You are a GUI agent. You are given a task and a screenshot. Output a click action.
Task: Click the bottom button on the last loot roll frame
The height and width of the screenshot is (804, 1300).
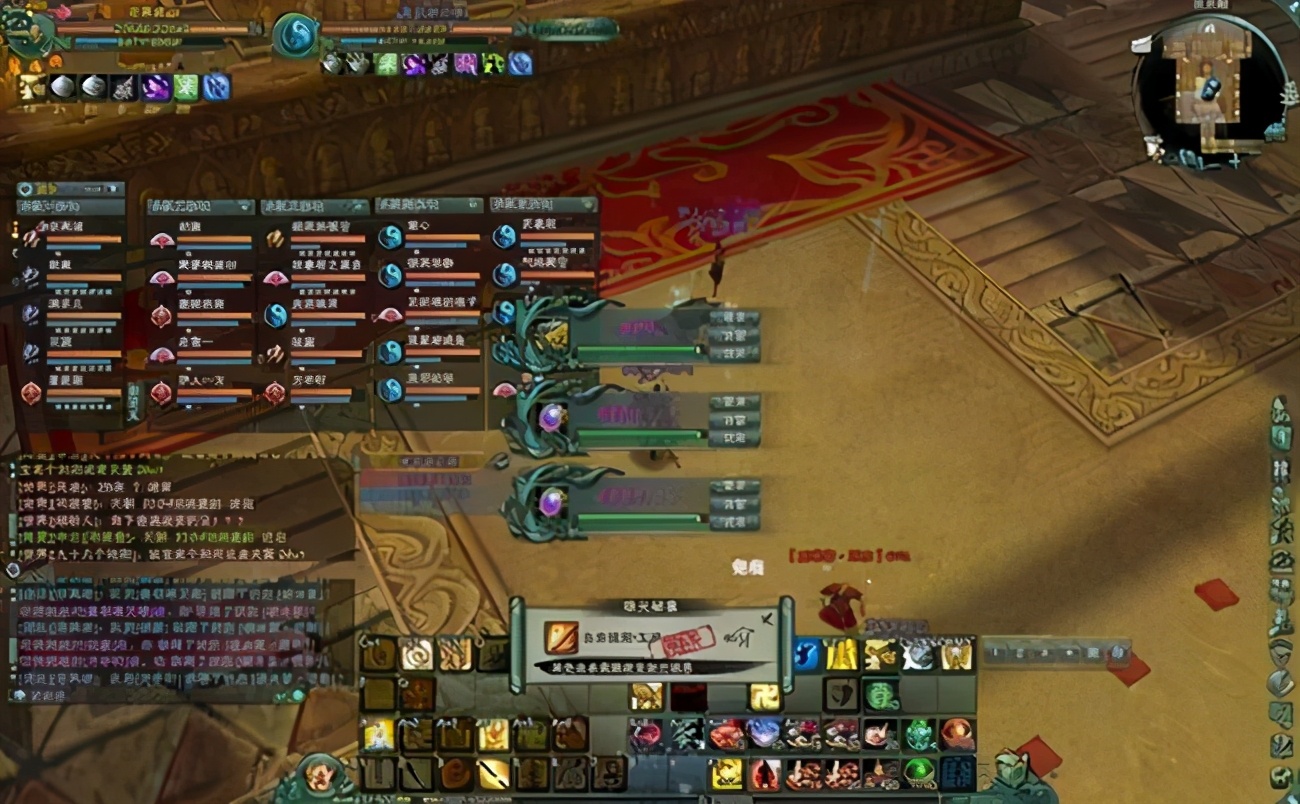pyautogui.click(x=734, y=522)
